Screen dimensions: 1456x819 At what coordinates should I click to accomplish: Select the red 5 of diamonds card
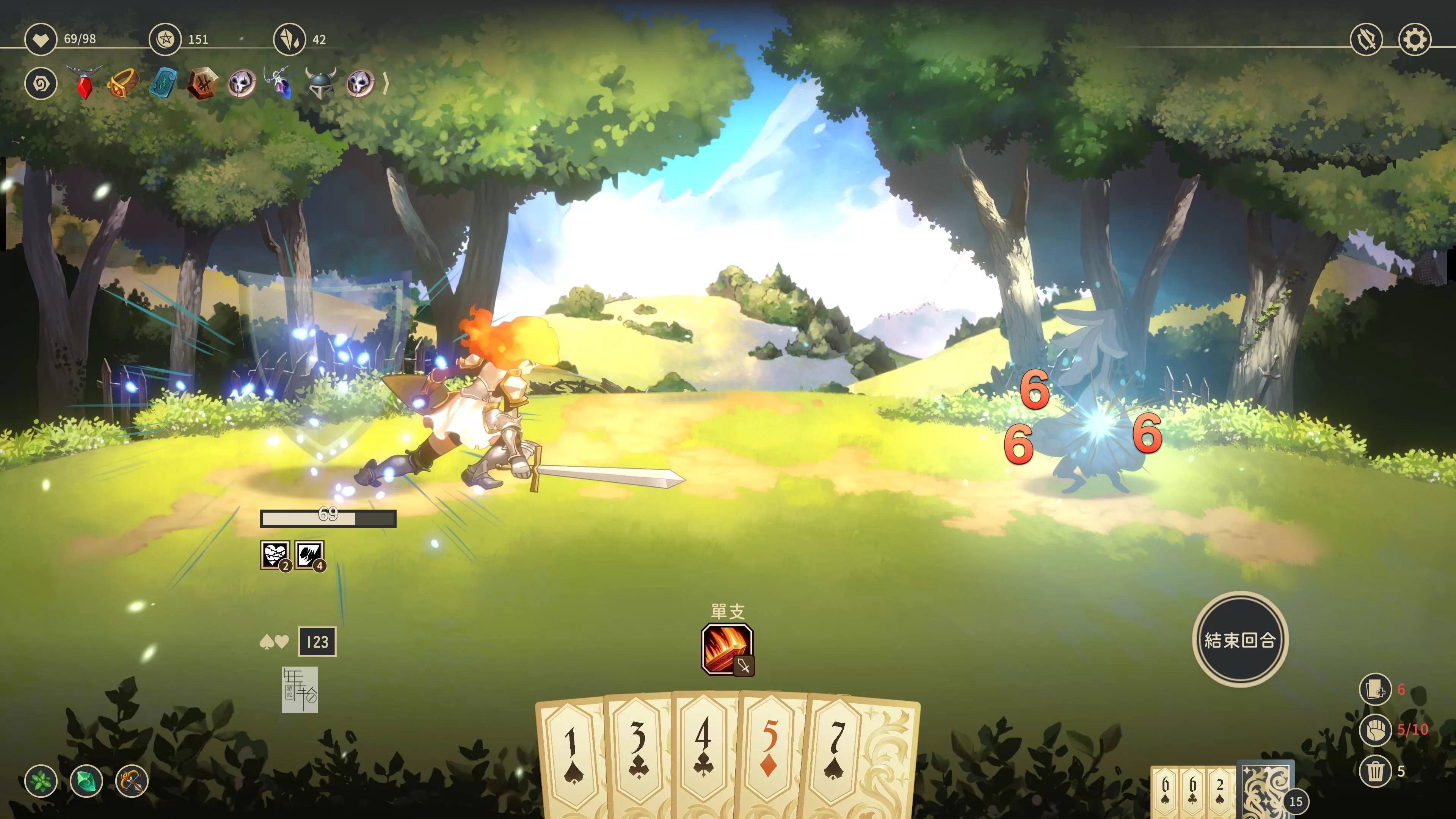[x=770, y=752]
